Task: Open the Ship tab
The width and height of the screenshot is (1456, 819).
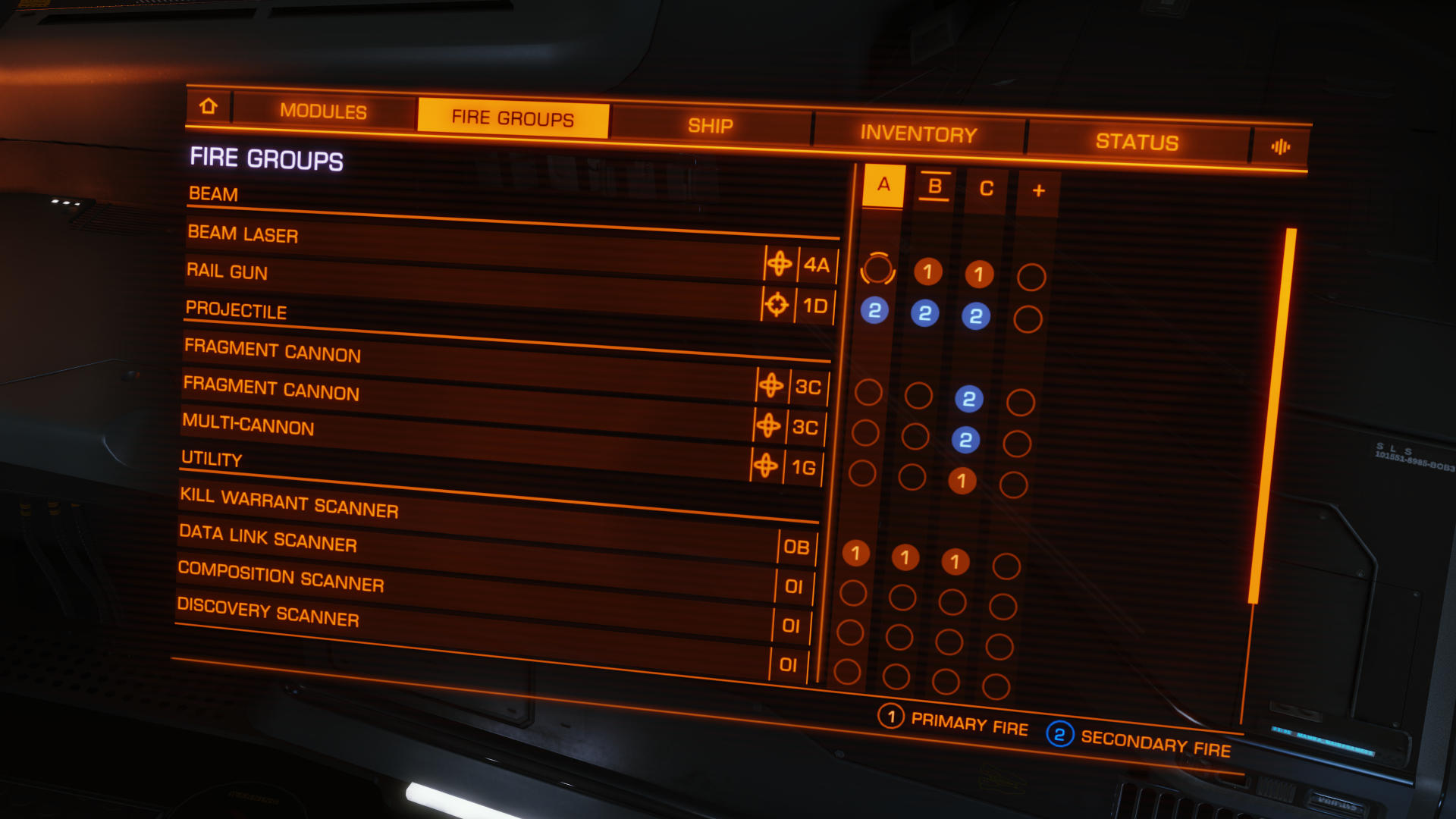Action: [x=710, y=126]
